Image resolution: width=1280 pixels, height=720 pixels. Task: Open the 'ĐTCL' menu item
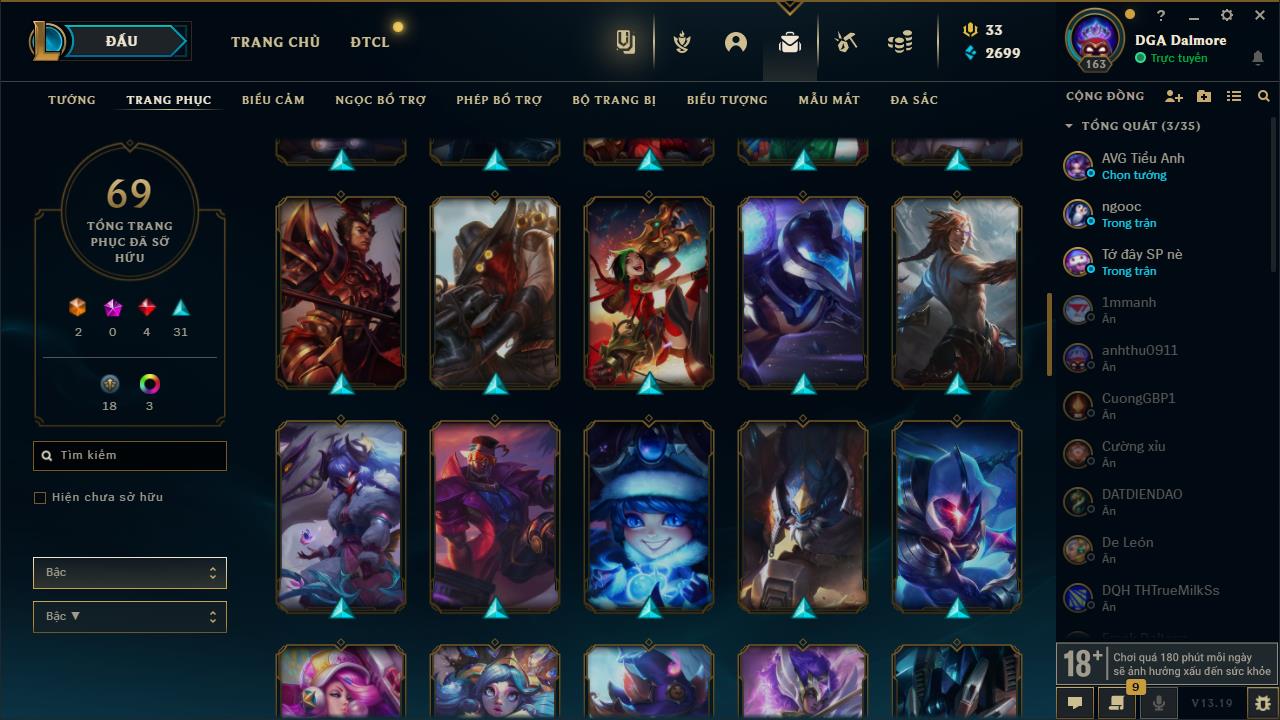point(369,42)
